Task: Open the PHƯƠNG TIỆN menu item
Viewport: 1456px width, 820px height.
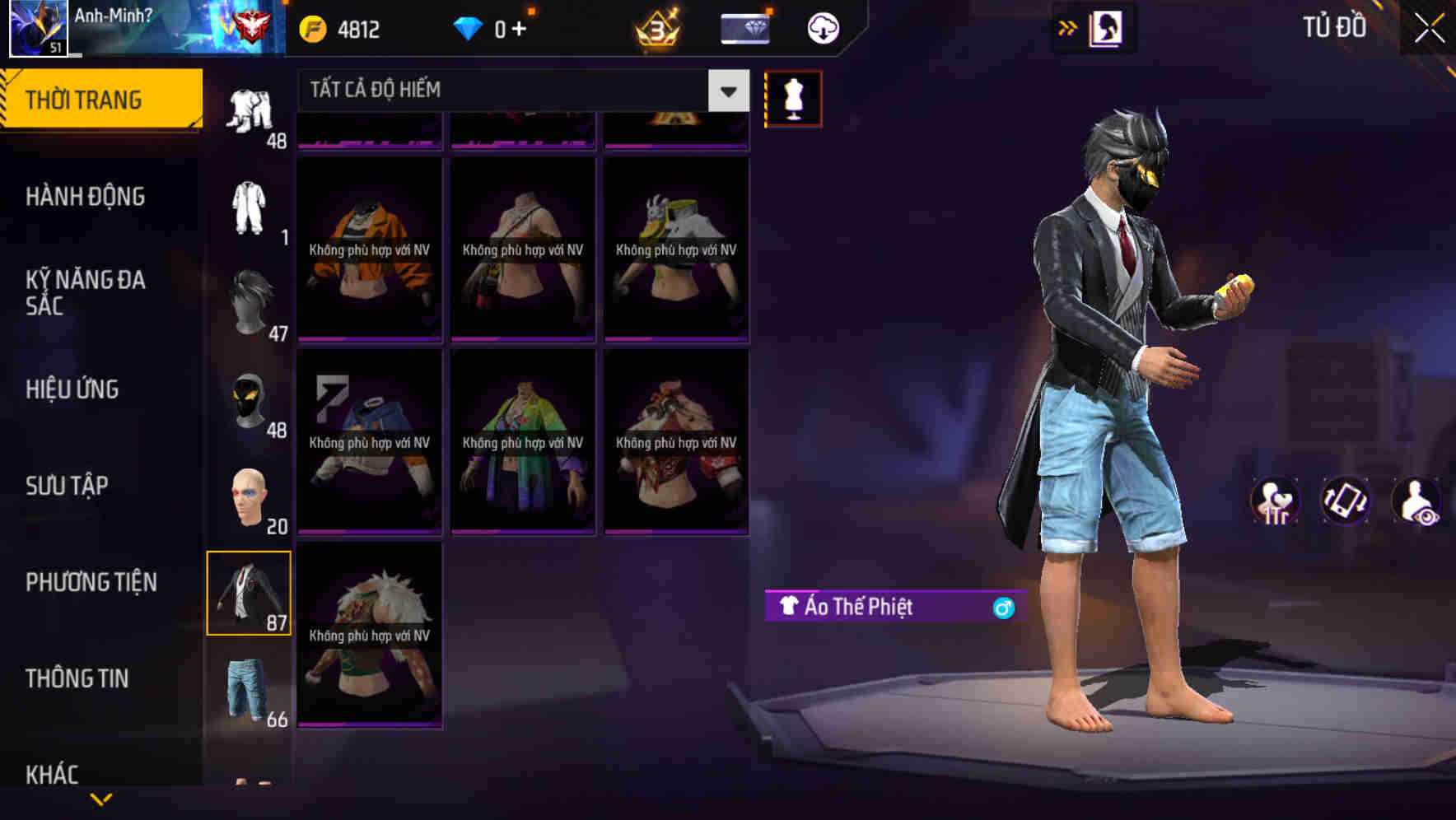Action: coord(91,581)
